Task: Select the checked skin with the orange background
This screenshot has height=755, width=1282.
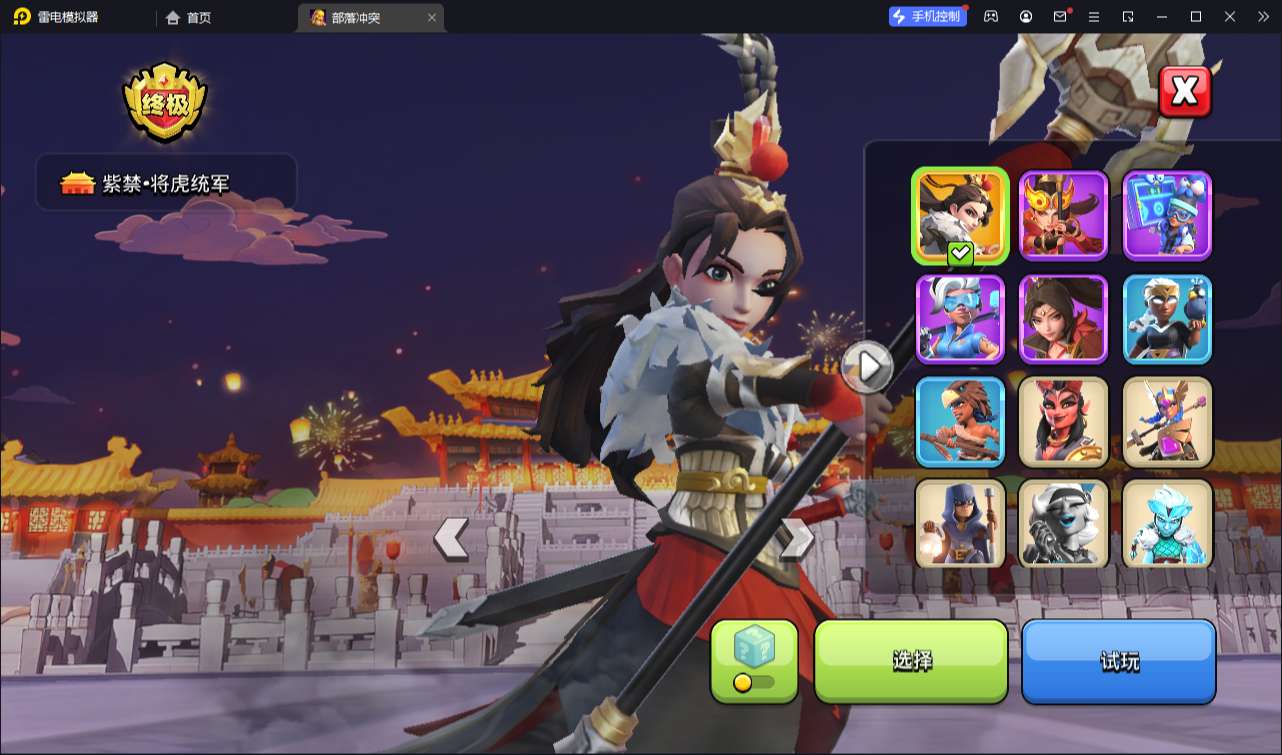Action: pos(960,216)
